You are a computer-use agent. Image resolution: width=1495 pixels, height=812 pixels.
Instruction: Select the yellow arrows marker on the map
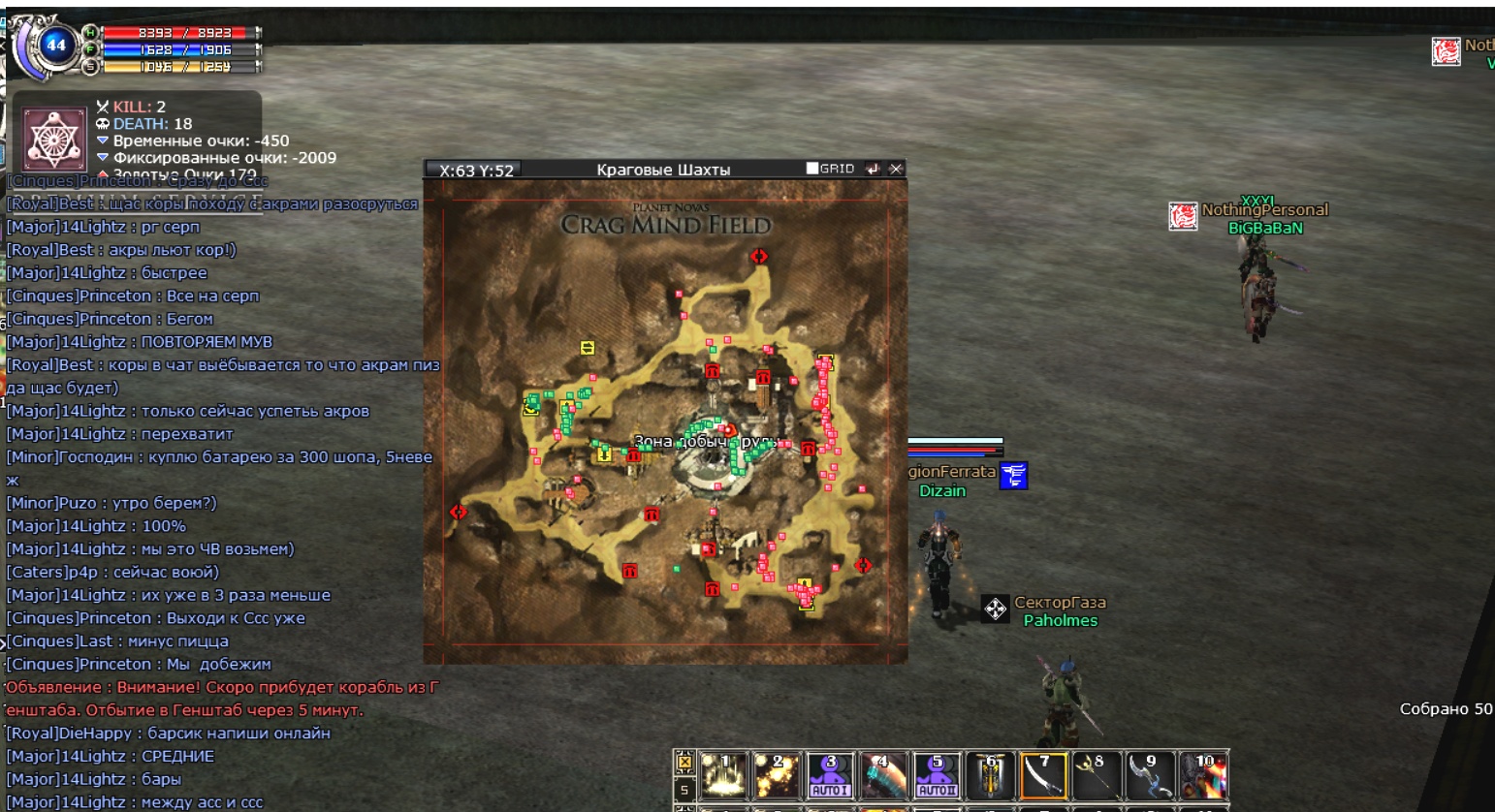pyautogui.click(x=588, y=348)
